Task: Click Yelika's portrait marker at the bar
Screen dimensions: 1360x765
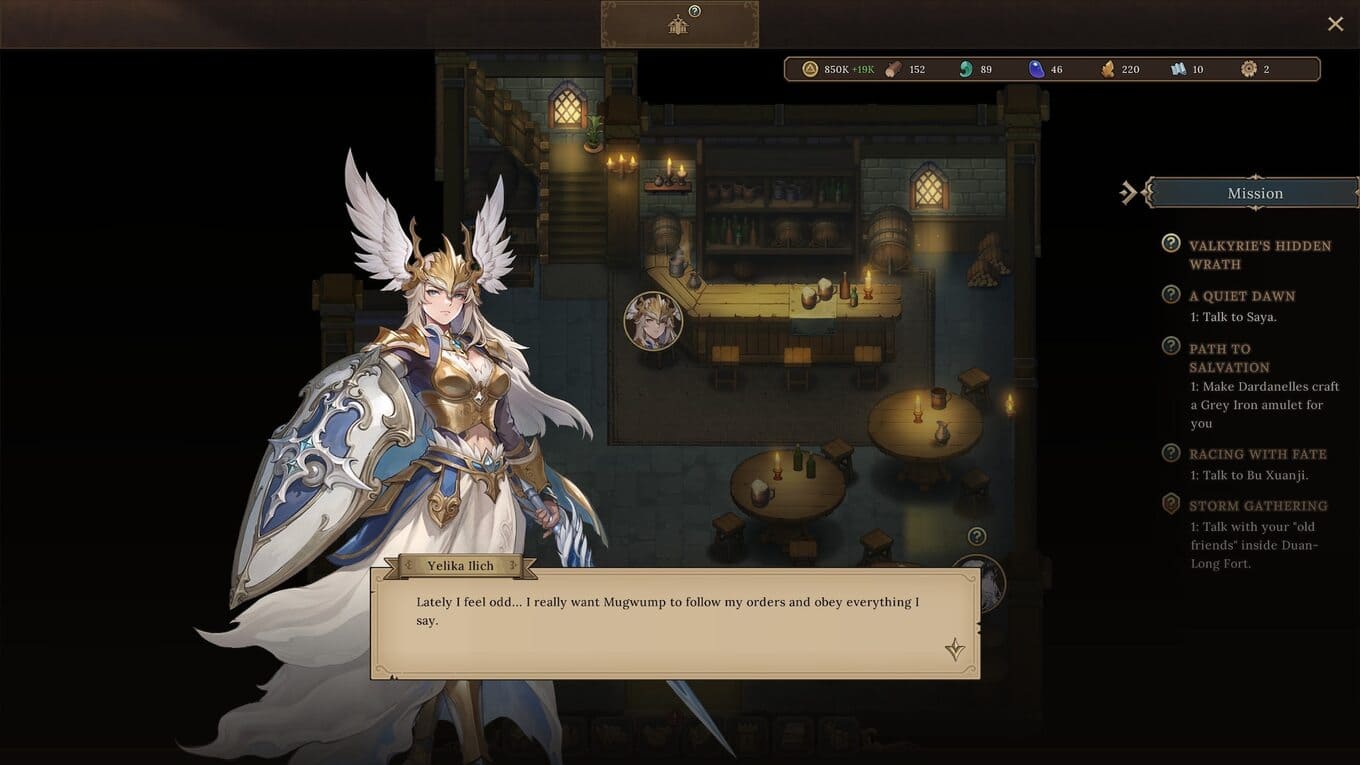Action: (653, 321)
